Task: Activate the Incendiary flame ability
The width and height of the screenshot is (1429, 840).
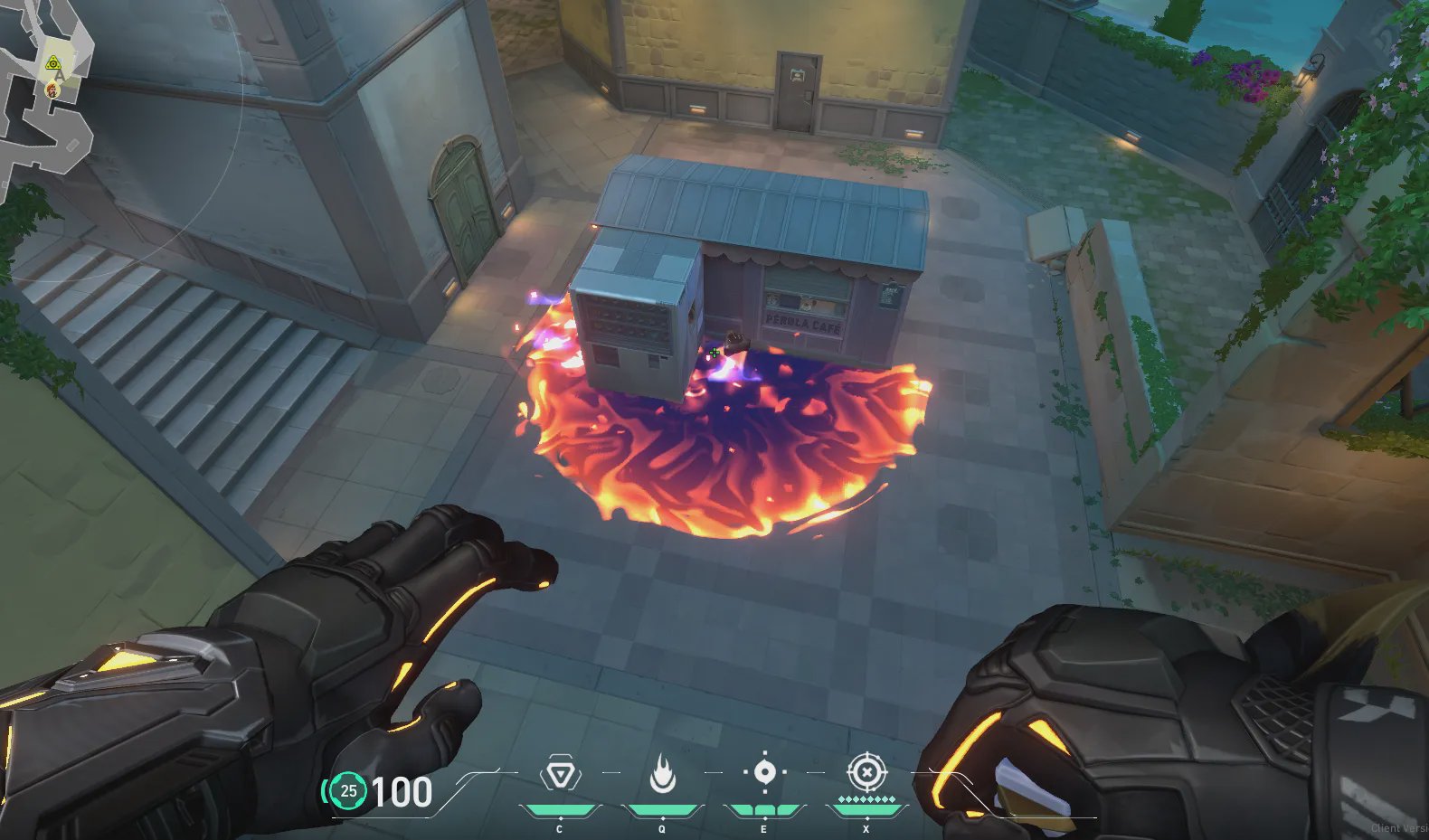Action: (x=662, y=775)
